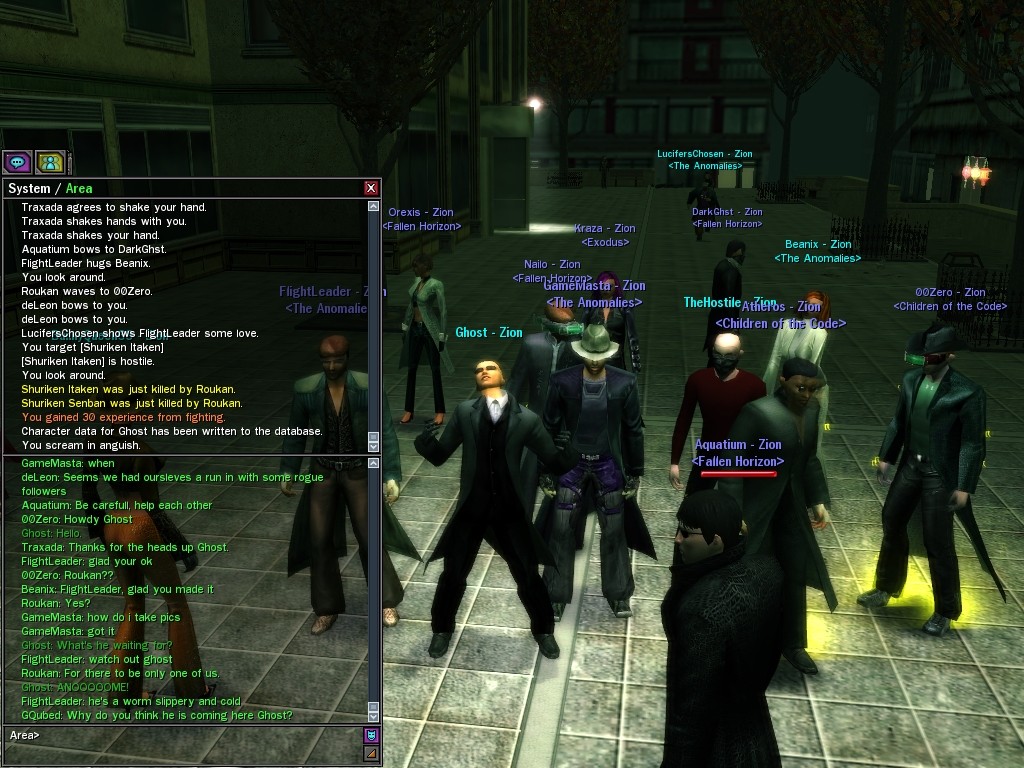Close the System / Area chat window
Screen dimensions: 1024x768
point(371,188)
